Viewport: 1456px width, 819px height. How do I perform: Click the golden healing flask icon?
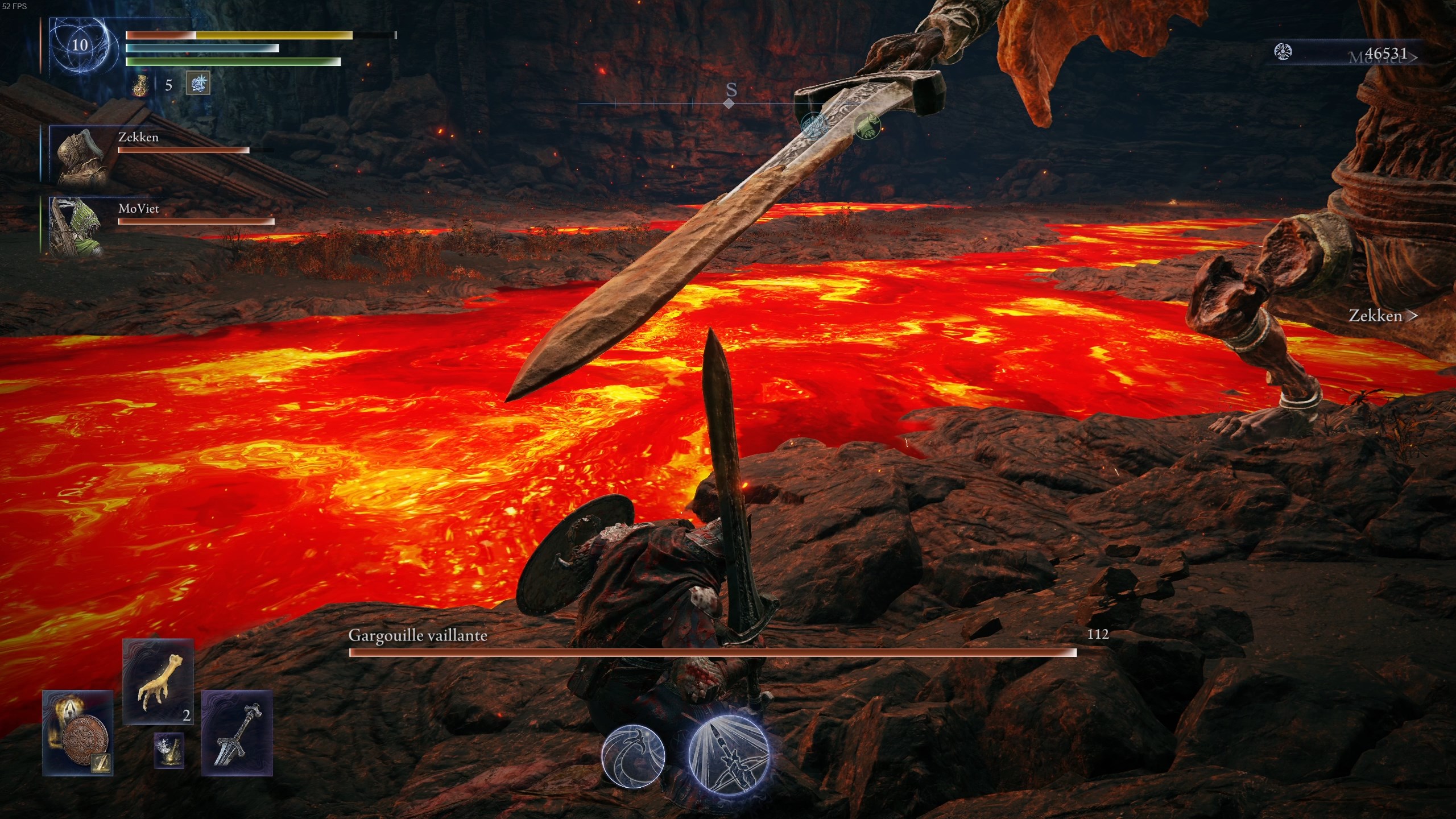pos(140,85)
